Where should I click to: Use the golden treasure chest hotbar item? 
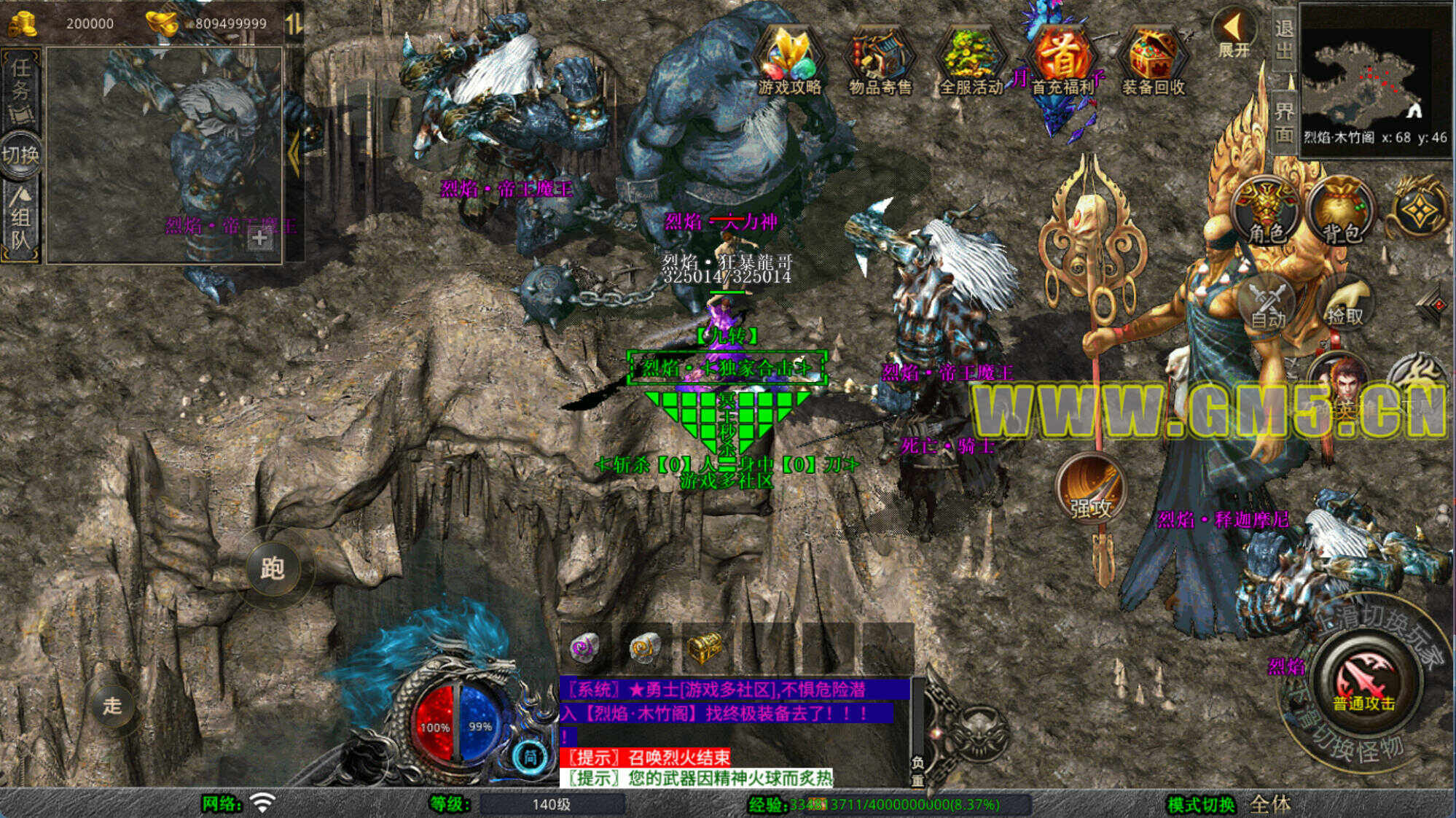click(704, 647)
